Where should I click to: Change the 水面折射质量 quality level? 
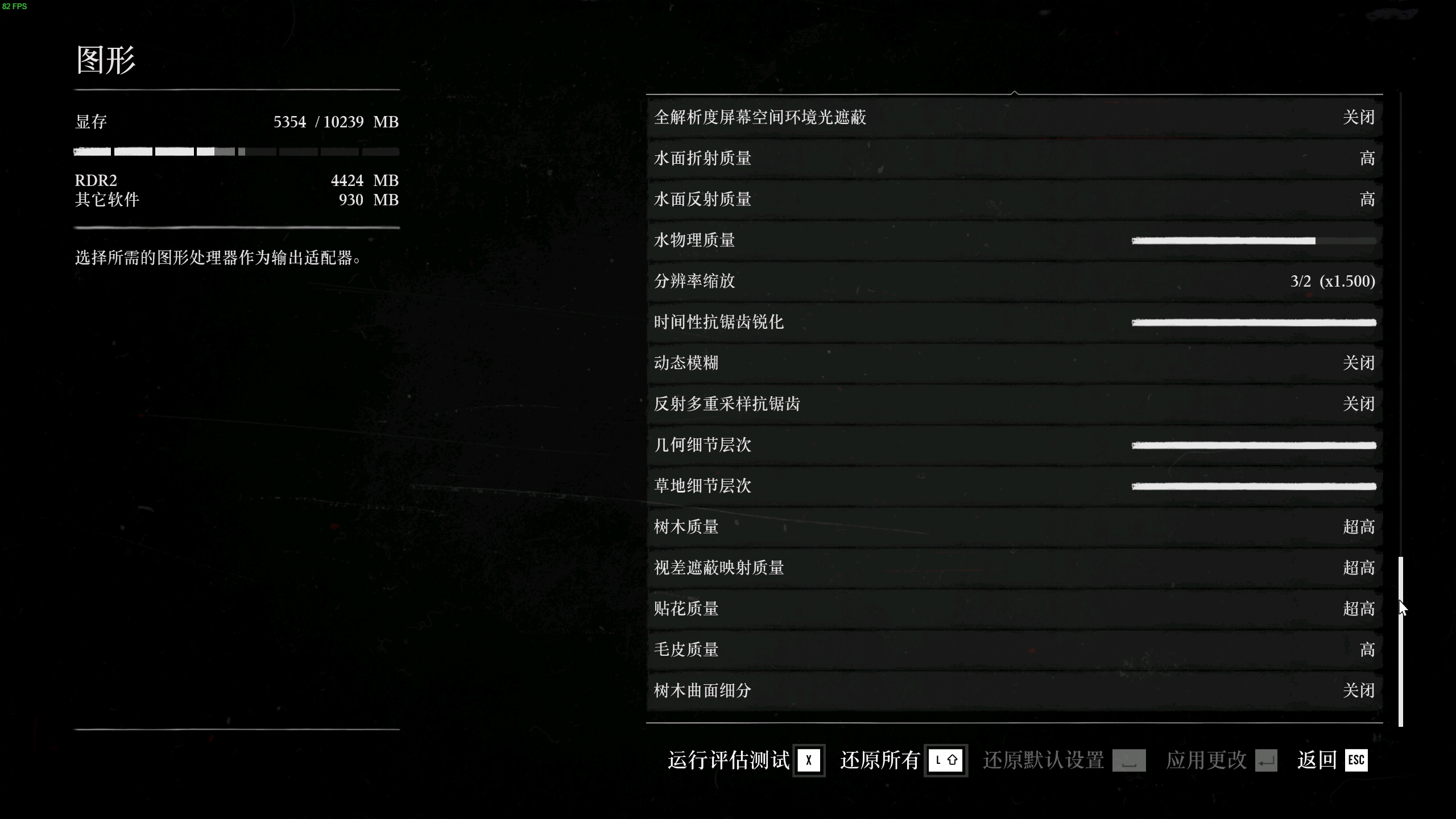[1012, 158]
